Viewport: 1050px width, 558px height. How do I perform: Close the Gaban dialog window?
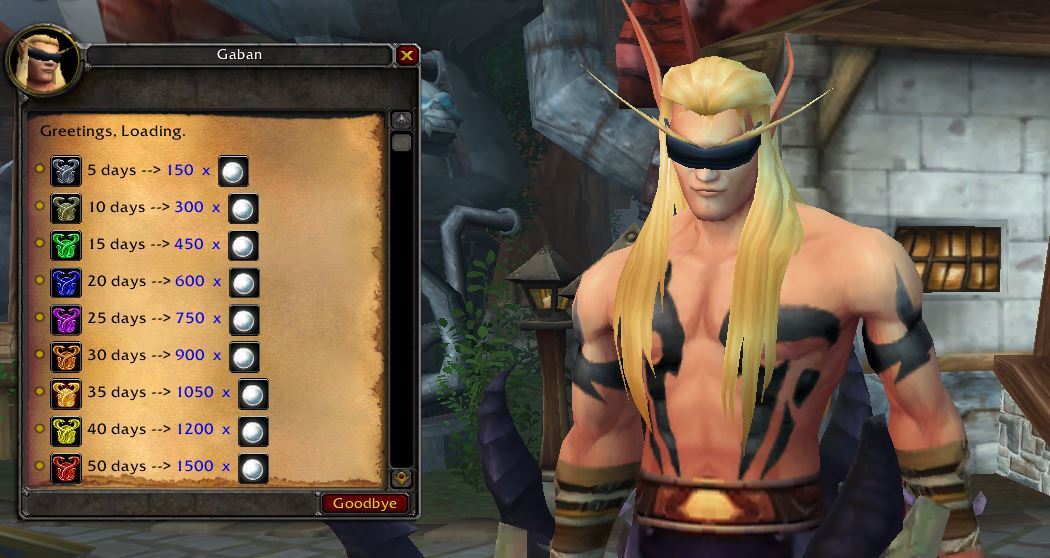(x=406, y=56)
